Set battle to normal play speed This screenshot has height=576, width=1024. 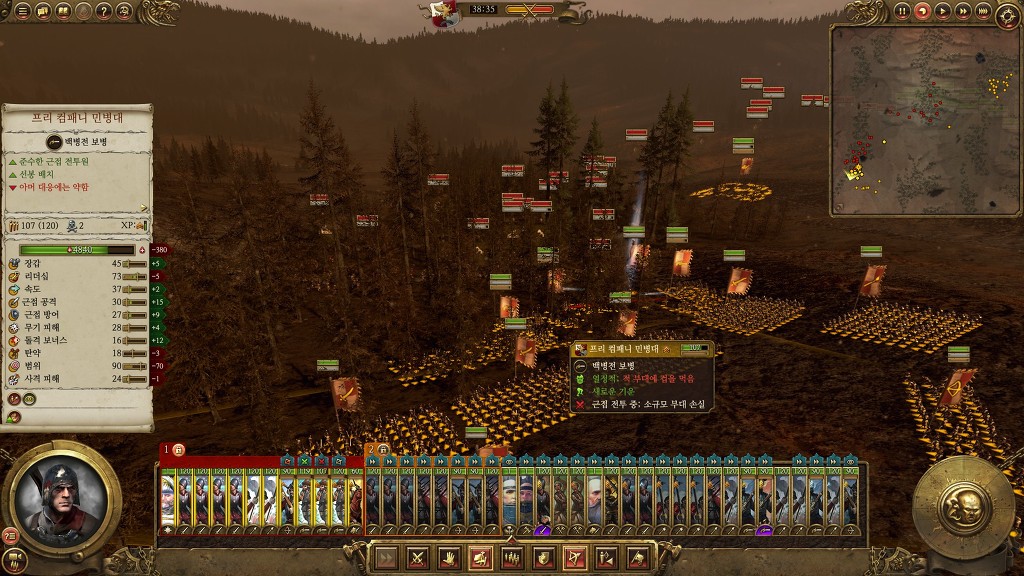click(943, 11)
